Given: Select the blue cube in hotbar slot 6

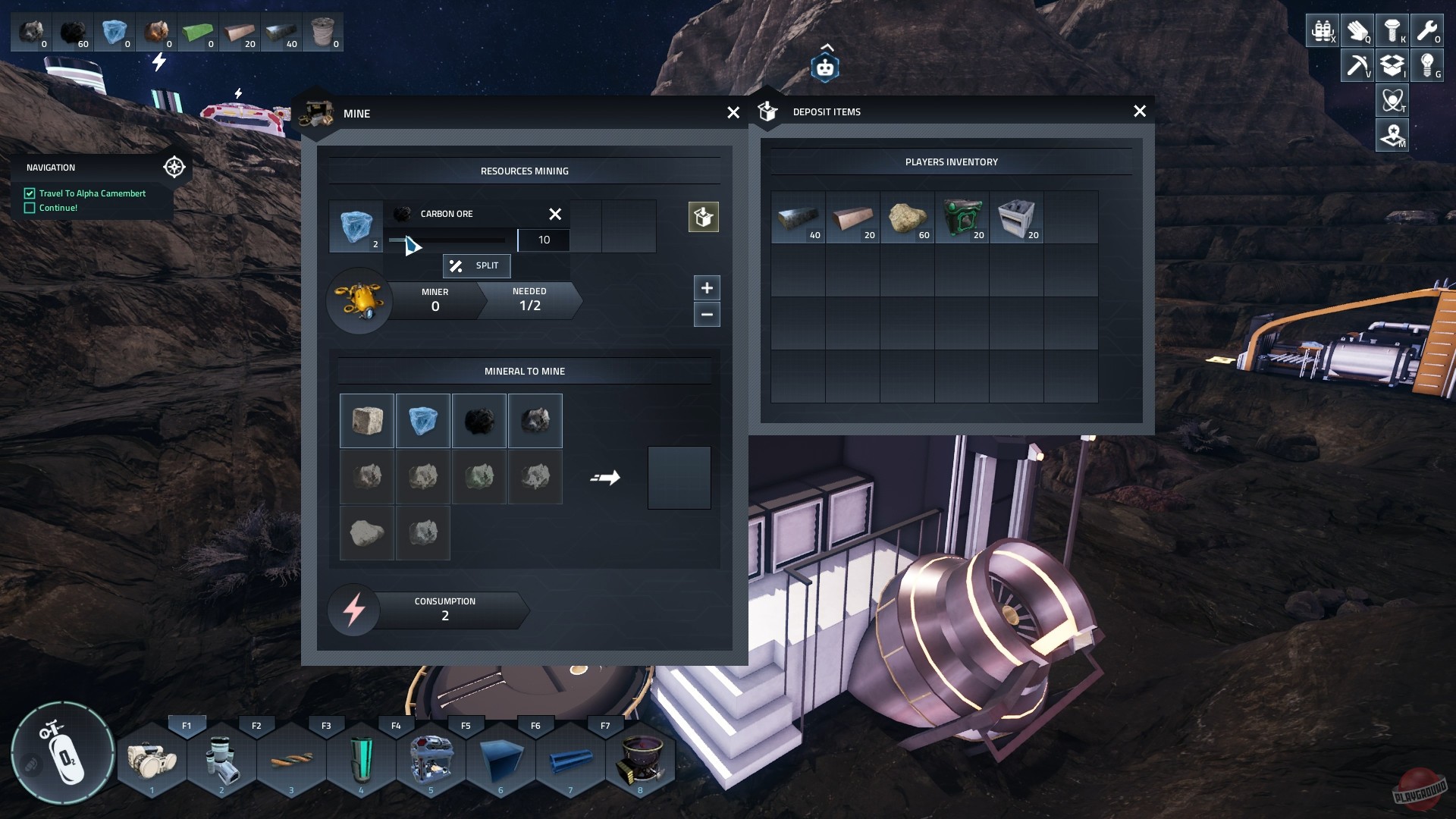Looking at the screenshot, I should (500, 760).
